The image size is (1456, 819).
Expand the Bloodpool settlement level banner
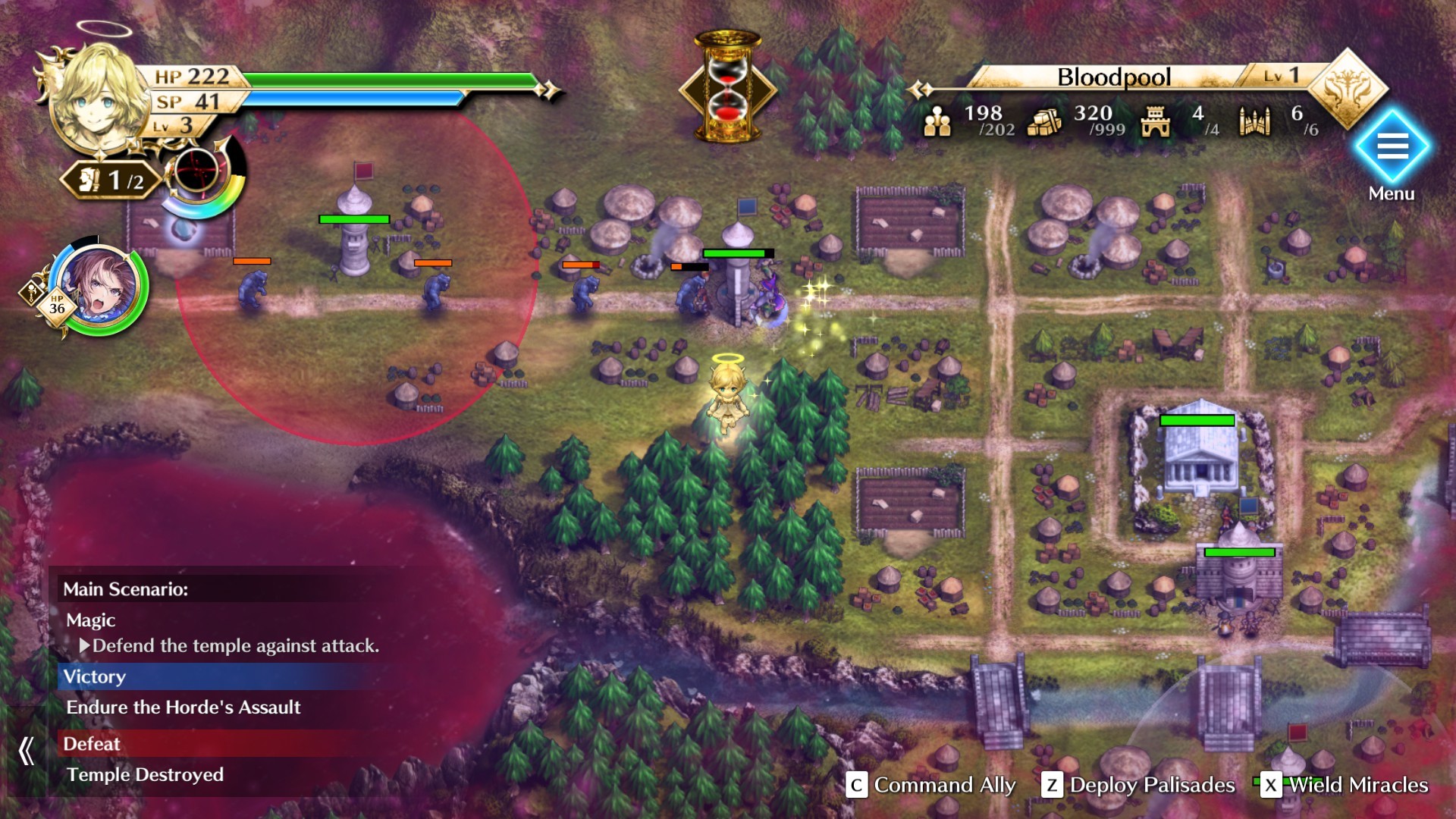tap(1115, 77)
